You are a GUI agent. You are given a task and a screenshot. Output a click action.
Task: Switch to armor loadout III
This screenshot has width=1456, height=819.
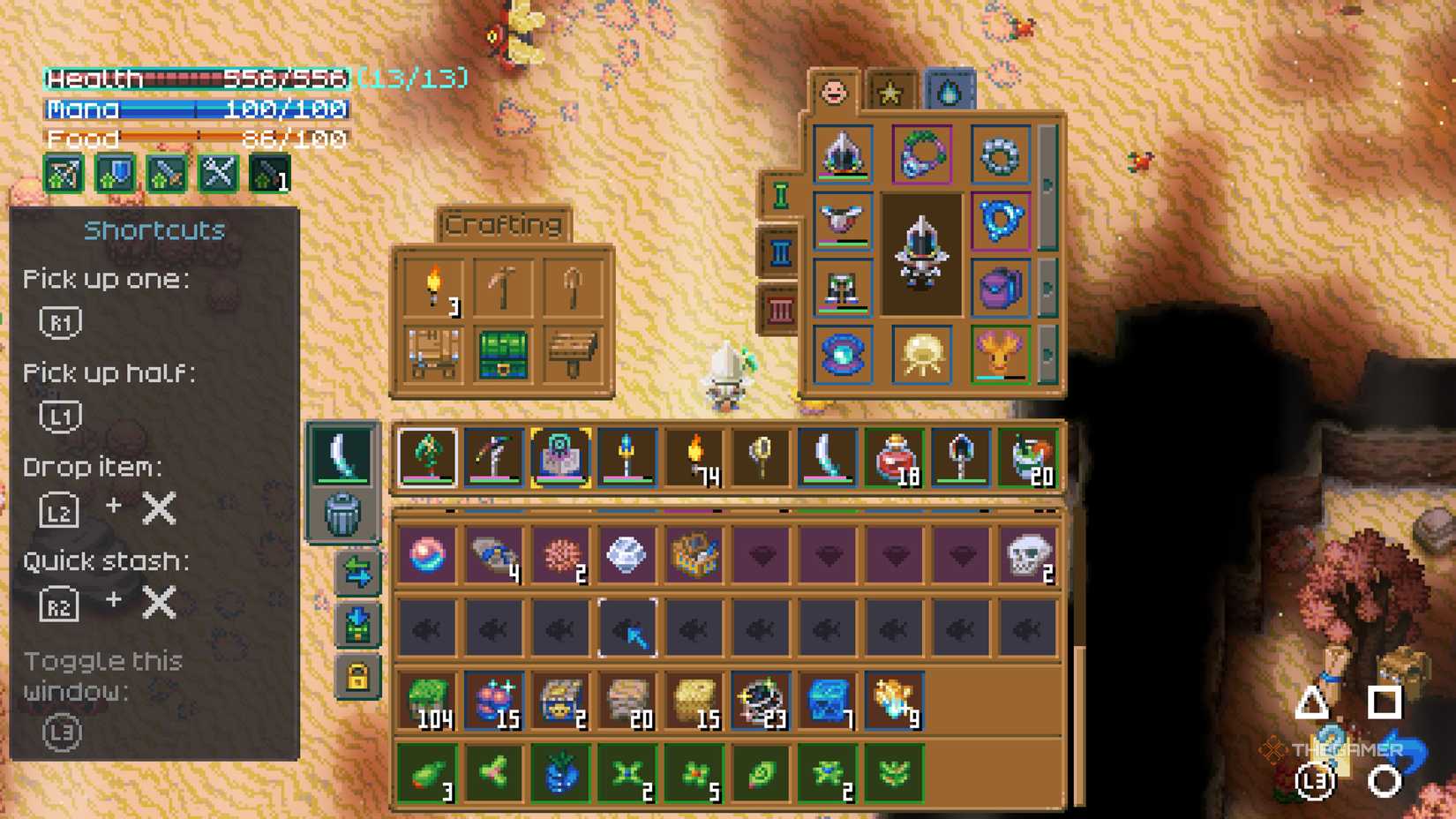click(x=778, y=304)
